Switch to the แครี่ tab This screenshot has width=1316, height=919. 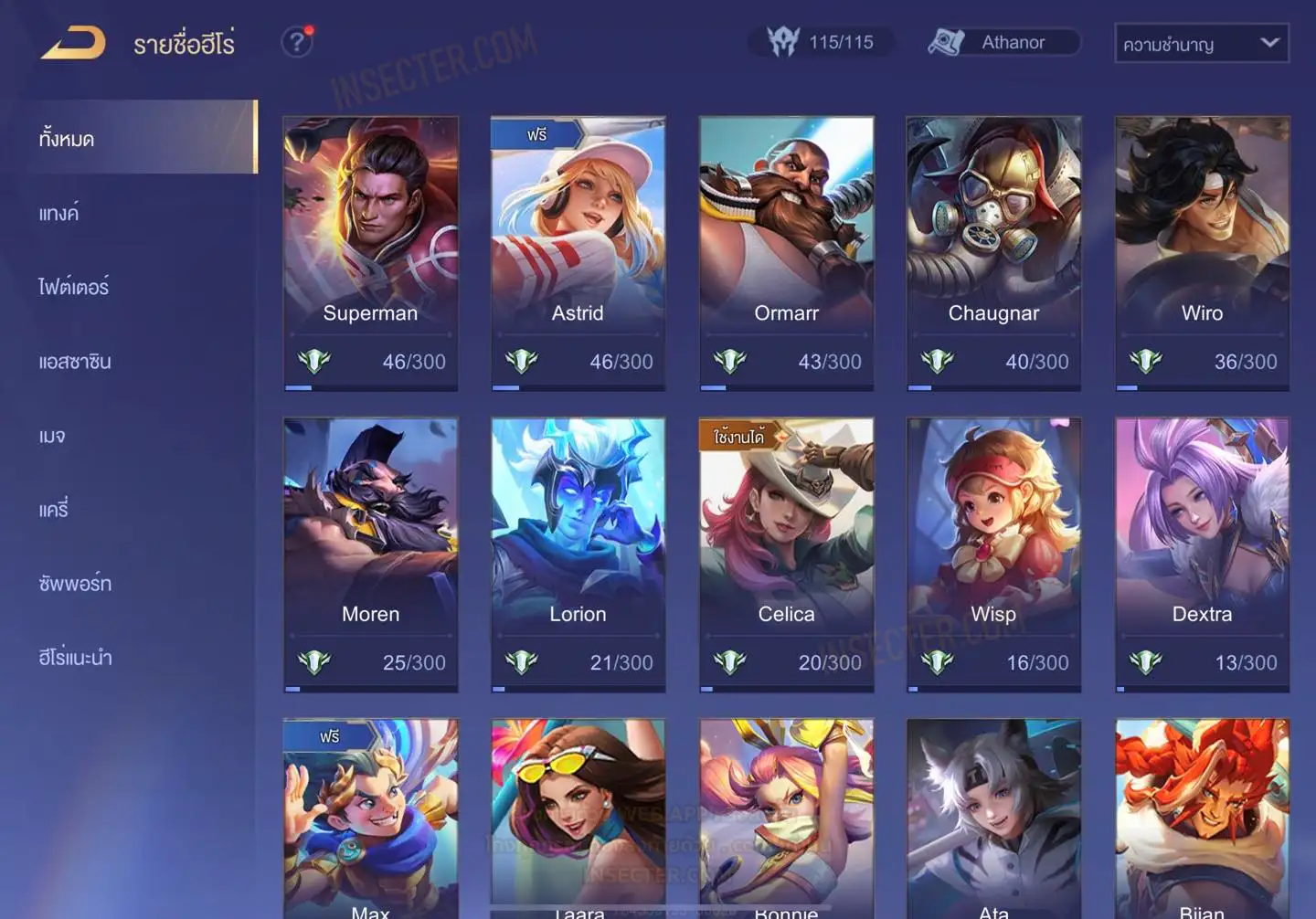coord(54,510)
